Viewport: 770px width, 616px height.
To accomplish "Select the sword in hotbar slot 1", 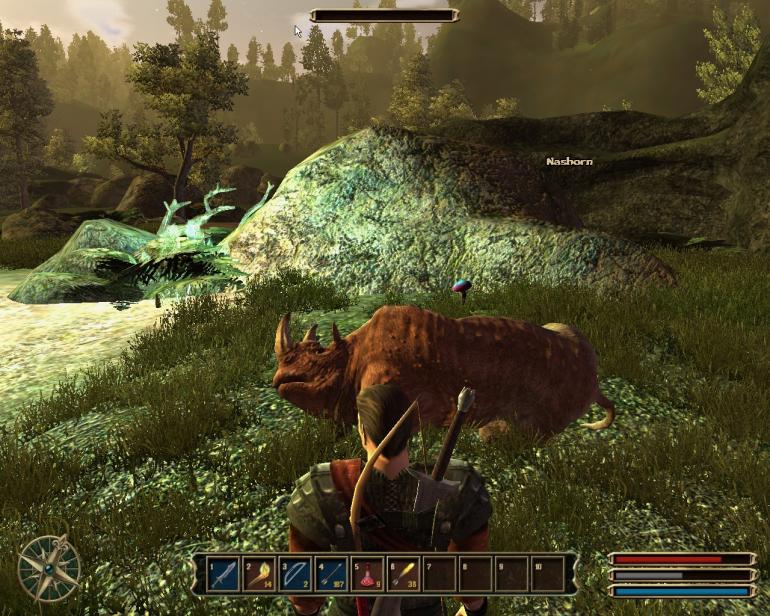I will click(x=222, y=574).
